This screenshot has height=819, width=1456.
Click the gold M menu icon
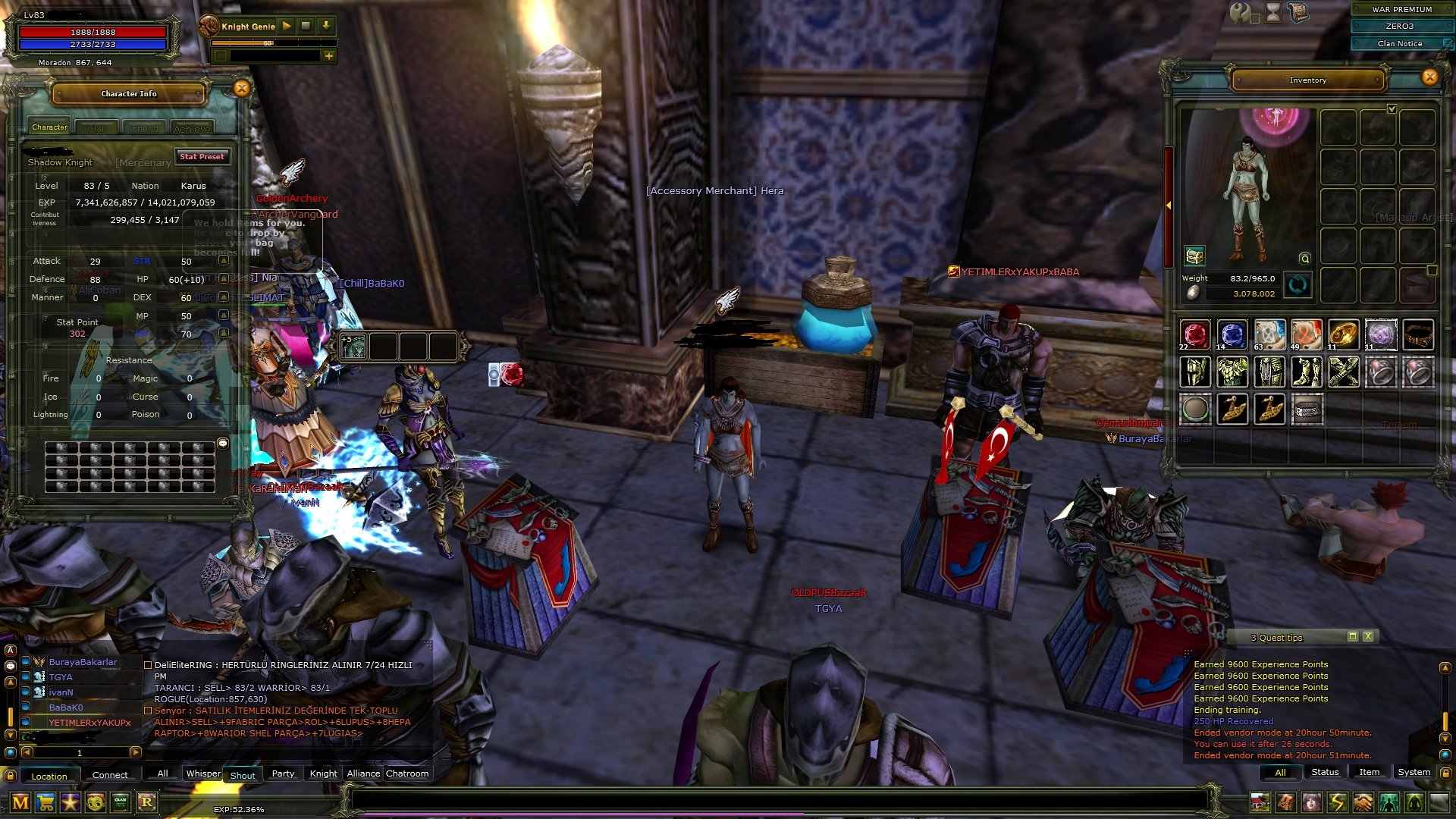coord(20,802)
